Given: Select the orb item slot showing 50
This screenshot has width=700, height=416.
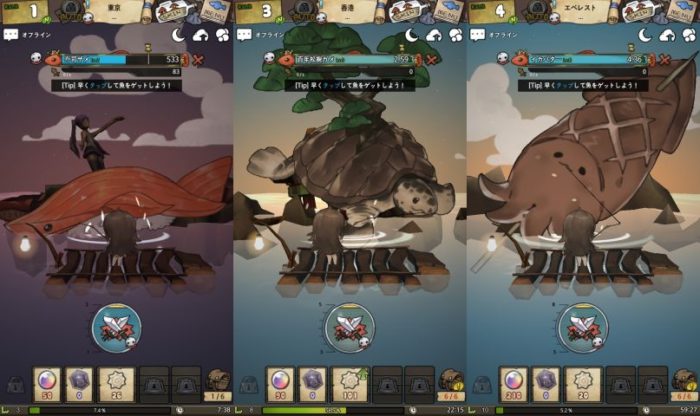Looking at the screenshot, I should click(x=46, y=383).
